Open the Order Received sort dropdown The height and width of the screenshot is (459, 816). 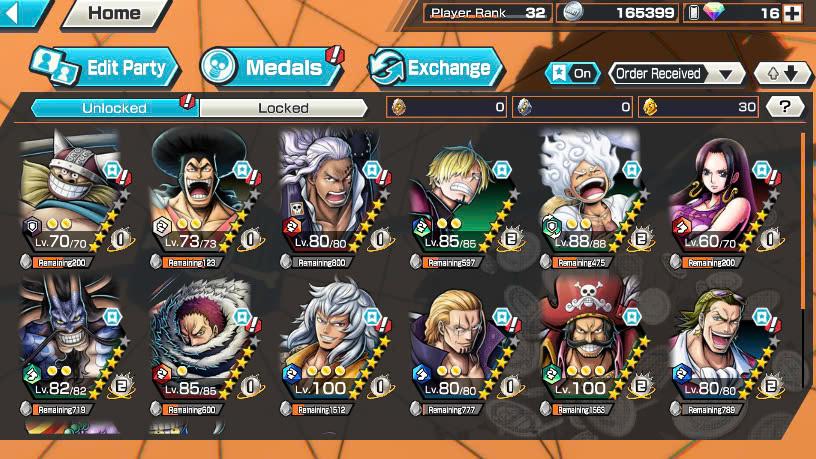pyautogui.click(x=678, y=73)
